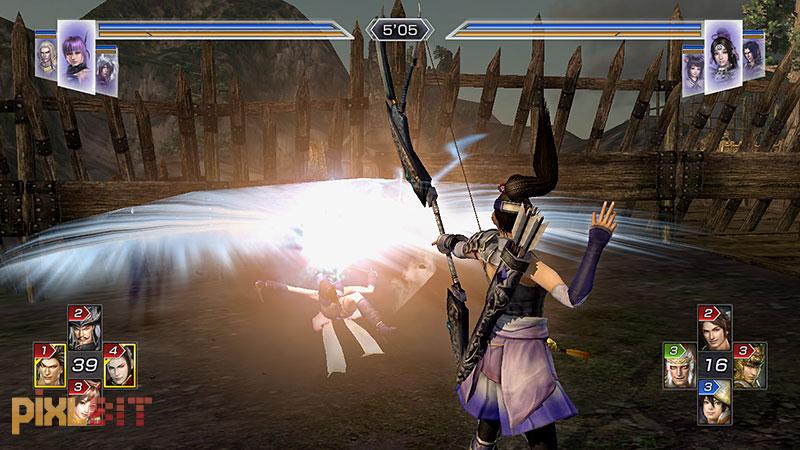Choose the cost-2 card with helmeted mustached officer
800x450 pixels.
click(84, 328)
